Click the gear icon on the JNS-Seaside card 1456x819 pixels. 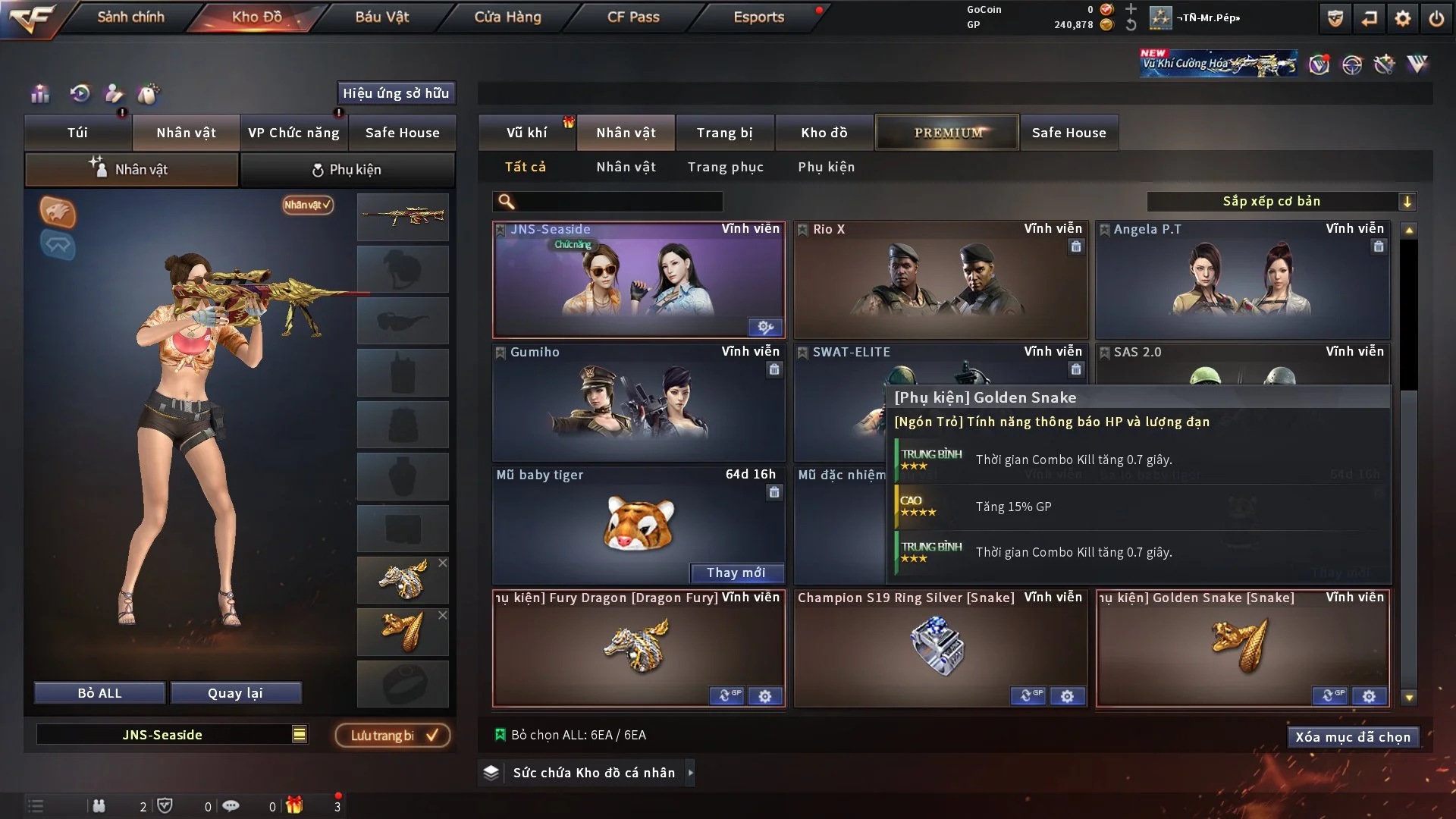click(764, 328)
